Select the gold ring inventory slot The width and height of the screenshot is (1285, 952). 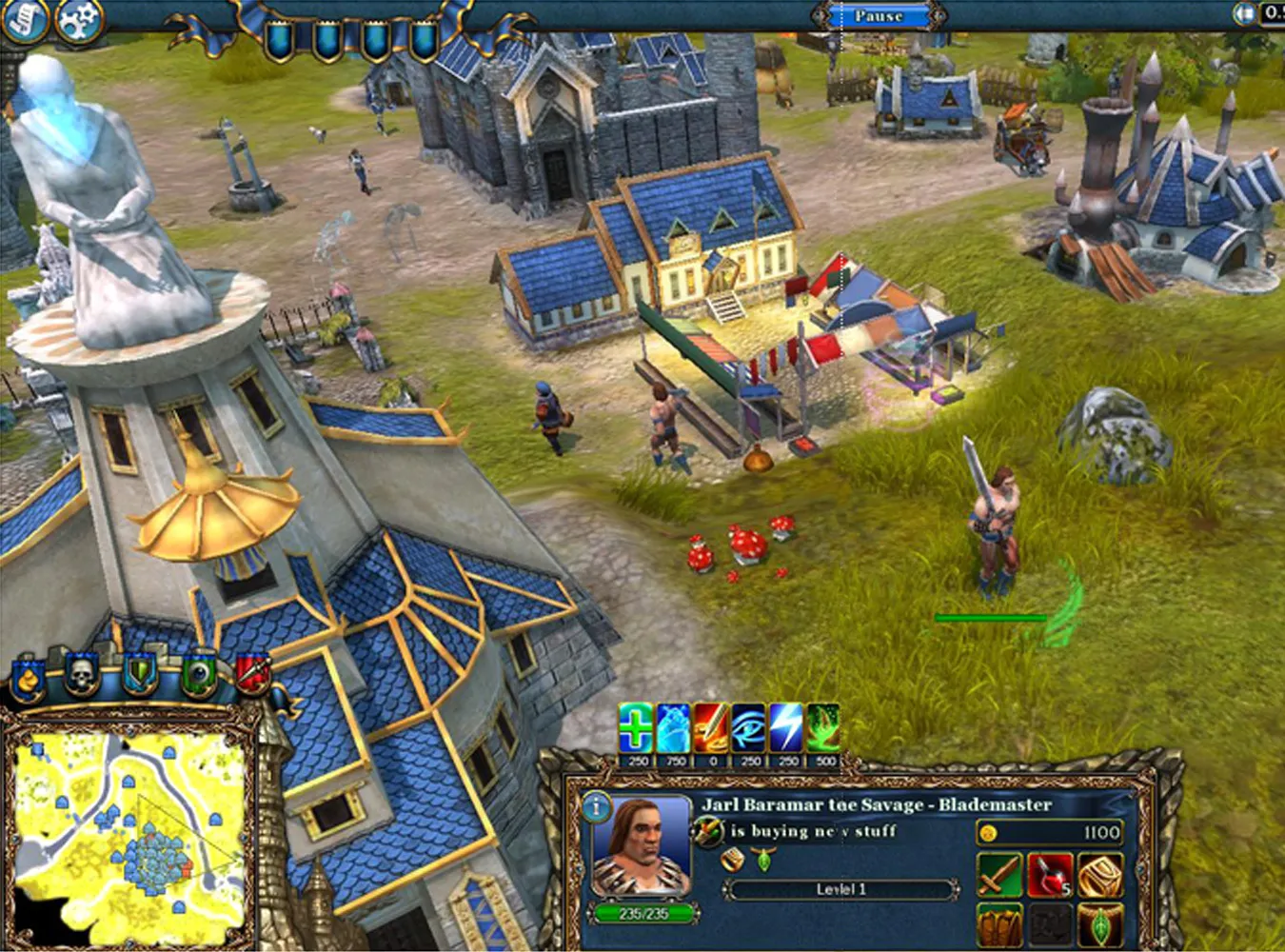pos(1099,876)
